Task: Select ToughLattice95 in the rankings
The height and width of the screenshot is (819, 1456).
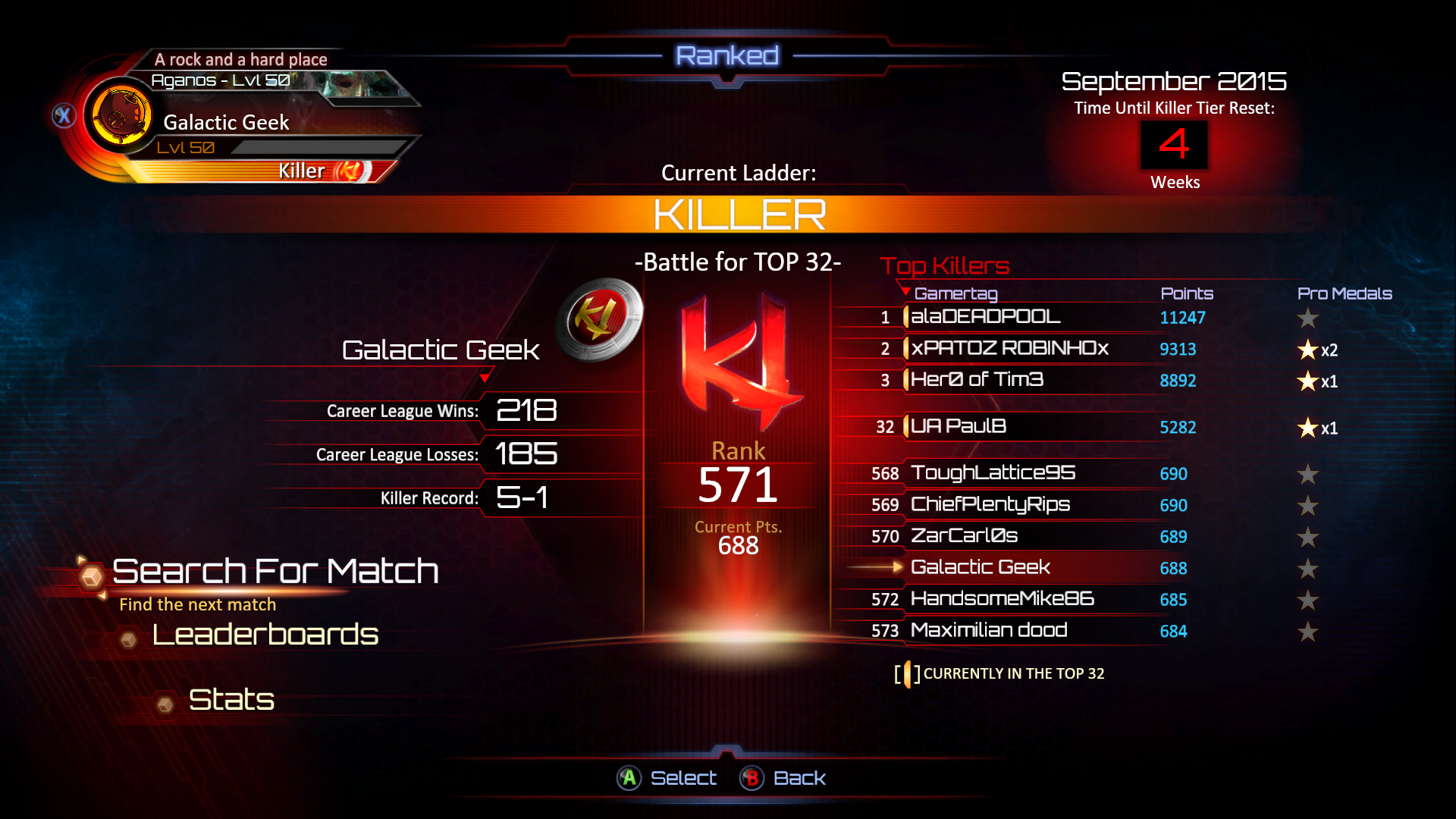Action: click(x=993, y=473)
